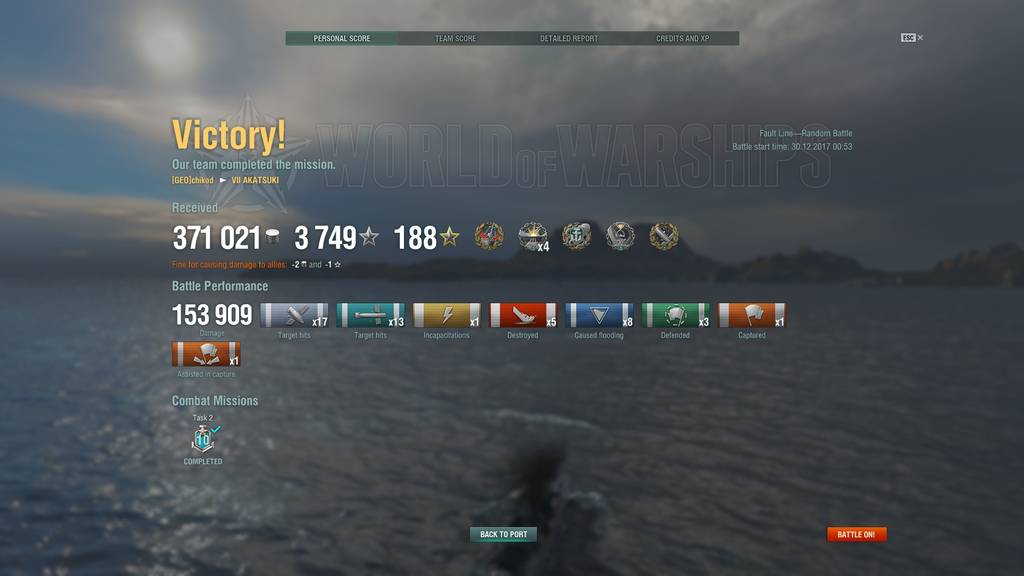Switch to the Team Score tab
The height and width of the screenshot is (576, 1024).
pos(455,38)
